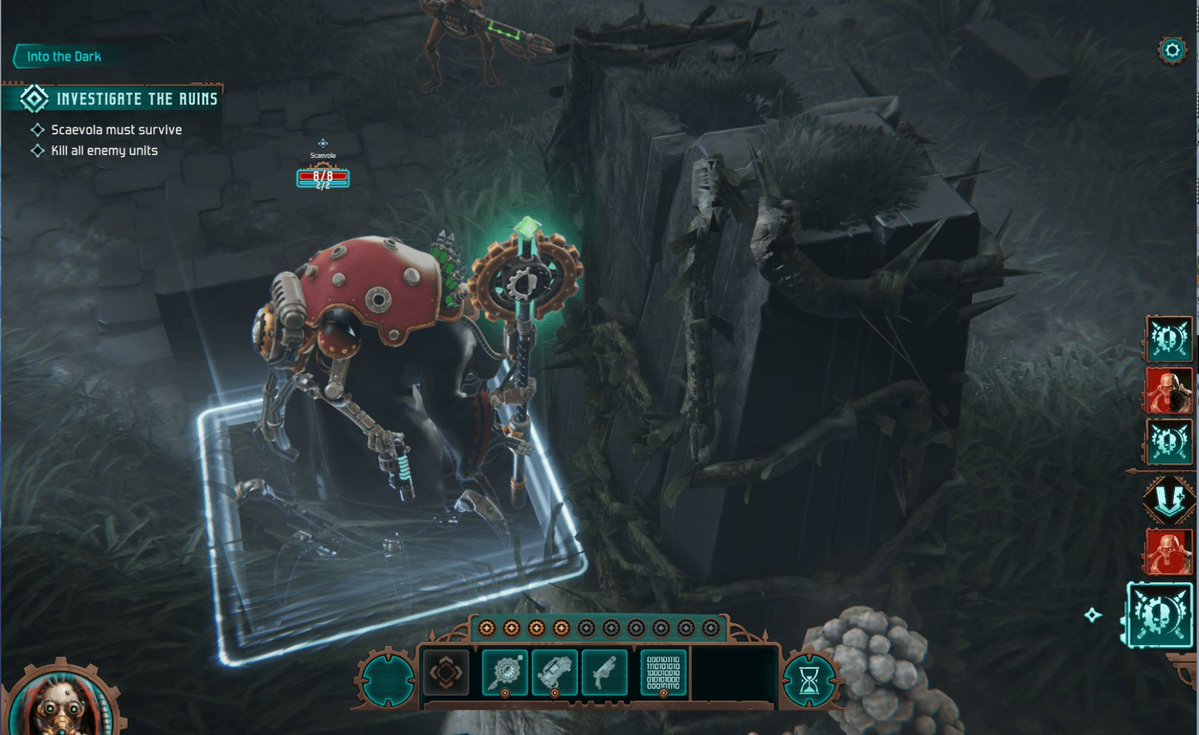This screenshot has height=735, width=1199.
Task: End the turn with the hourglass button
Action: (808, 679)
